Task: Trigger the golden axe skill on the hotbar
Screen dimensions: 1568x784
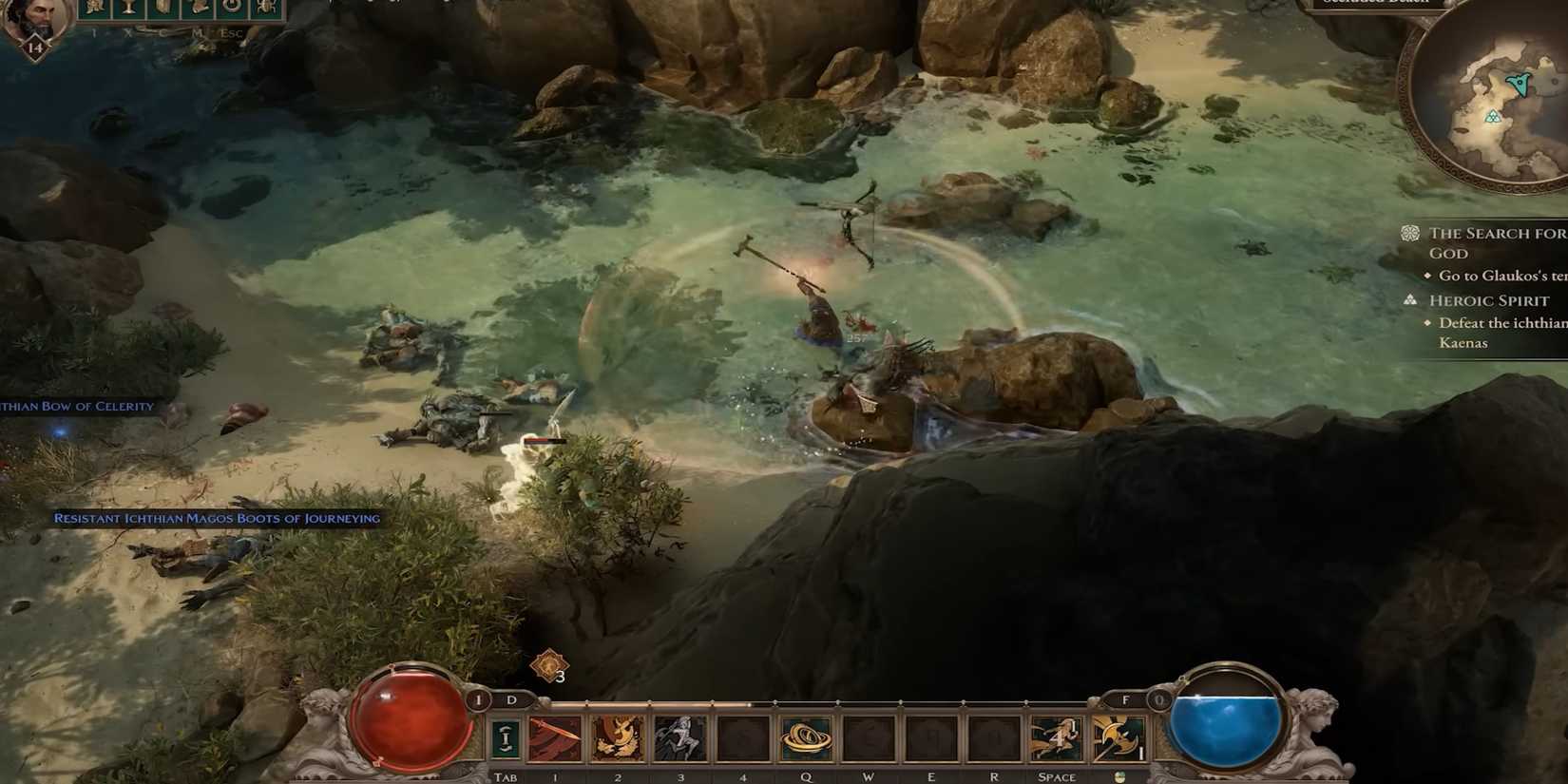Action: (x=1119, y=739)
